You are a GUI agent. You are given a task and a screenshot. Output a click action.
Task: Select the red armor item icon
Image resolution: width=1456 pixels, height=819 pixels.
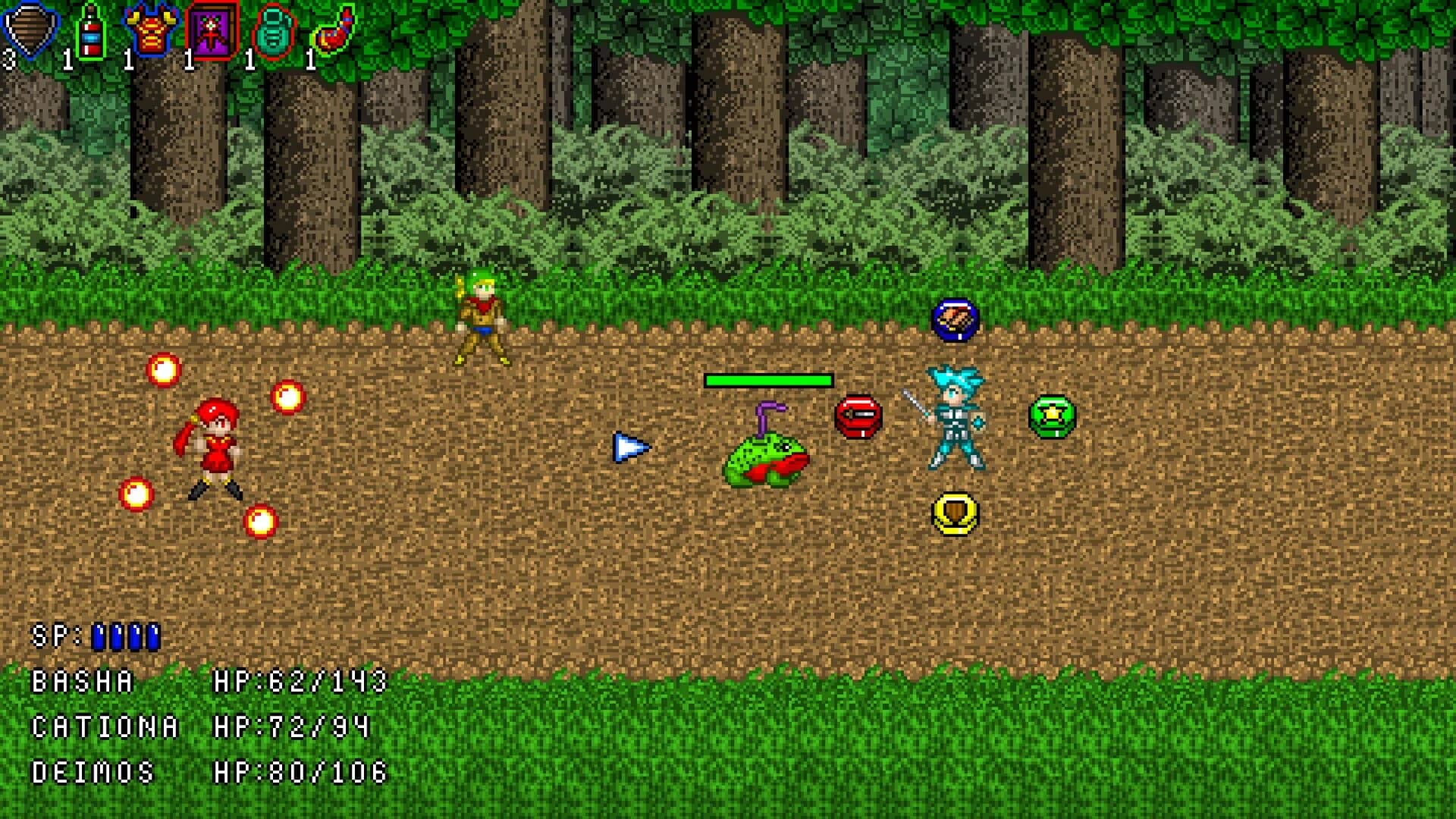149,29
